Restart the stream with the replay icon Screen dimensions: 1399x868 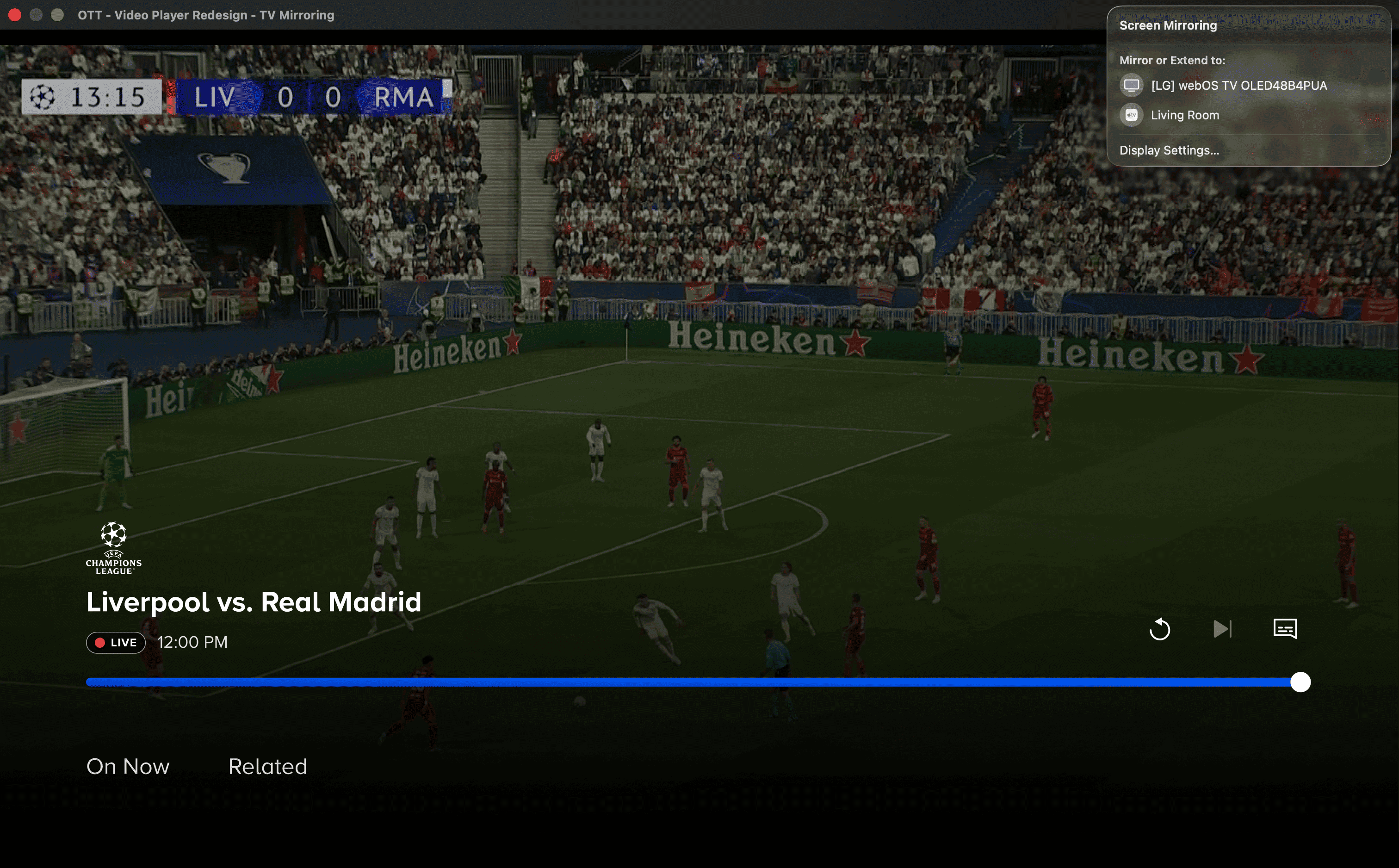point(1159,629)
